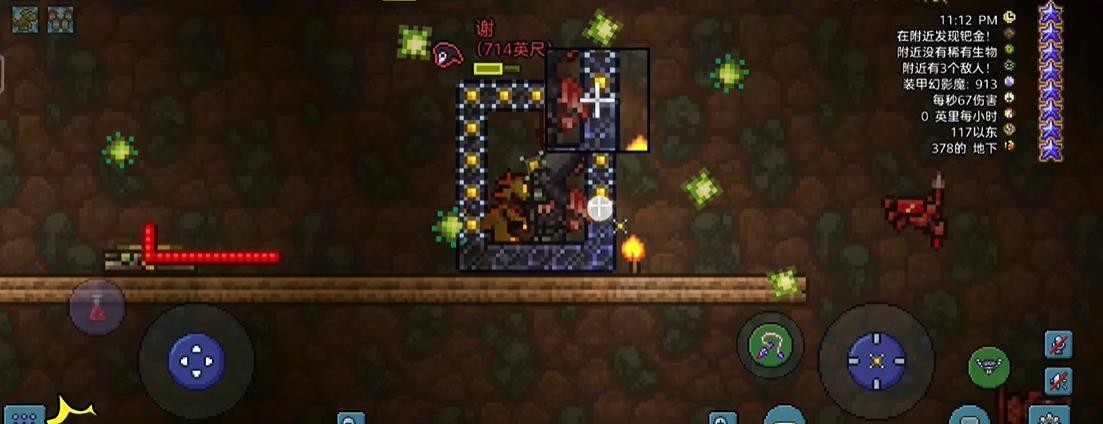1103x424 pixels.
Task: Tap the enemy radar icon beside 附近有3个敌人
Action: 1009,66
